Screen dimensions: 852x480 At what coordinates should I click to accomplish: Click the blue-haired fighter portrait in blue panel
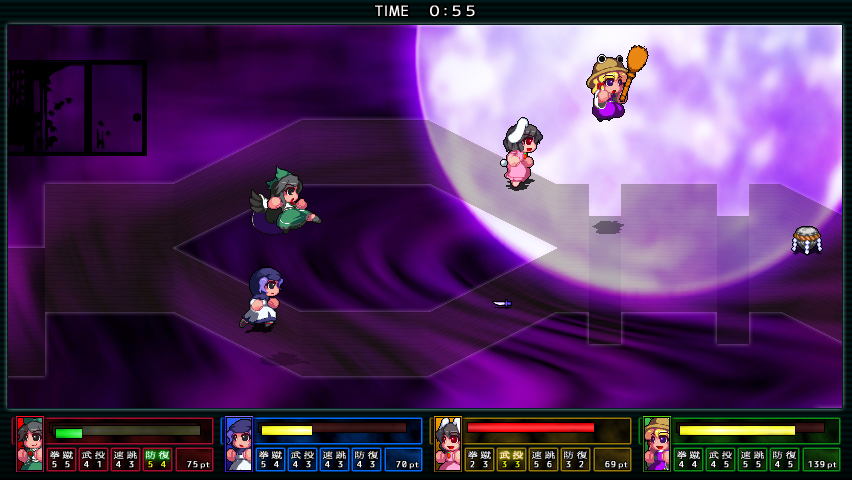click(x=239, y=443)
